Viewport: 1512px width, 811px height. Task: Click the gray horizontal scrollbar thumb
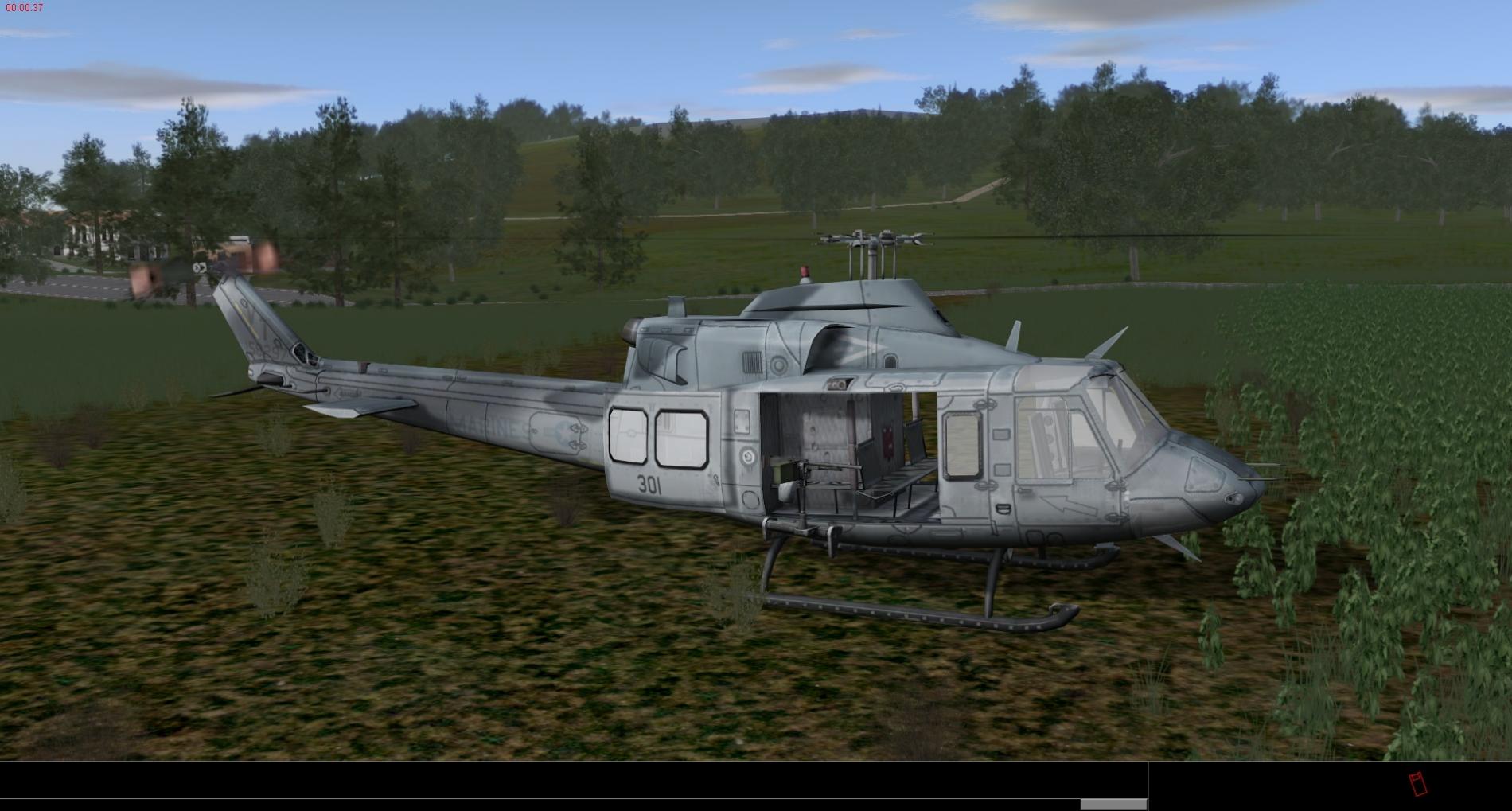[1113, 805]
